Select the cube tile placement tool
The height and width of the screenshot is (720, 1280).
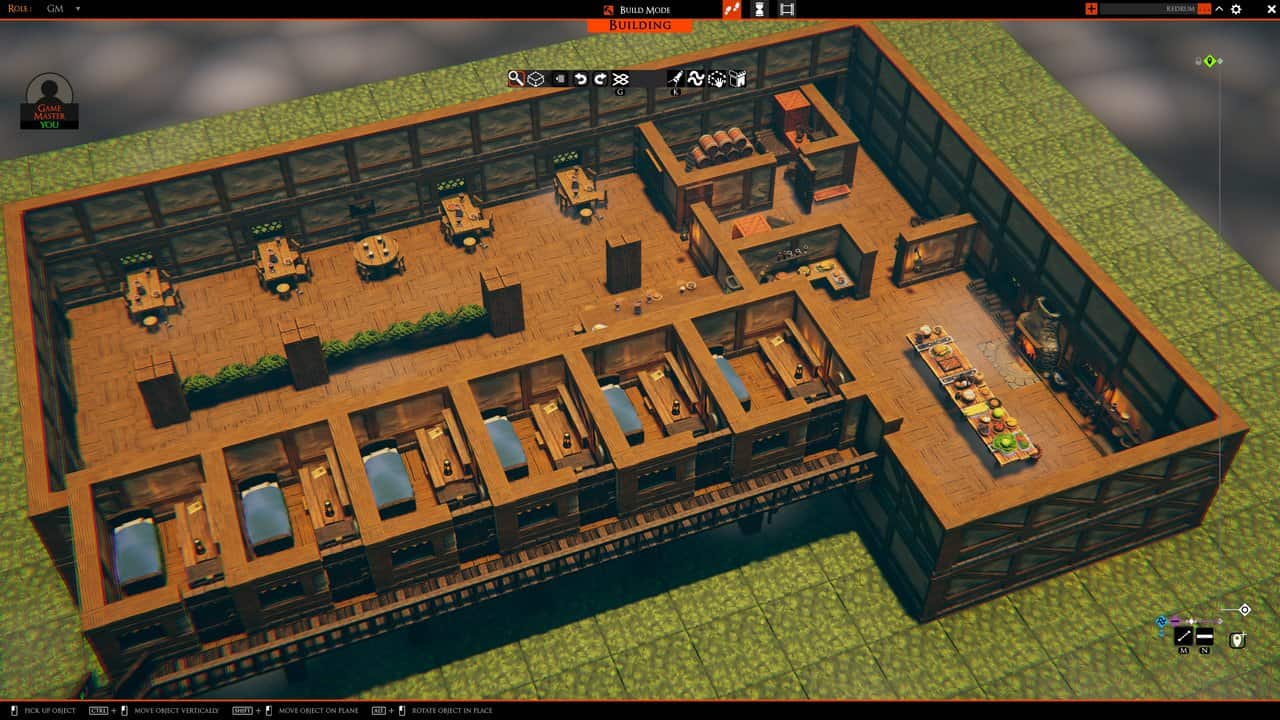pyautogui.click(x=536, y=78)
